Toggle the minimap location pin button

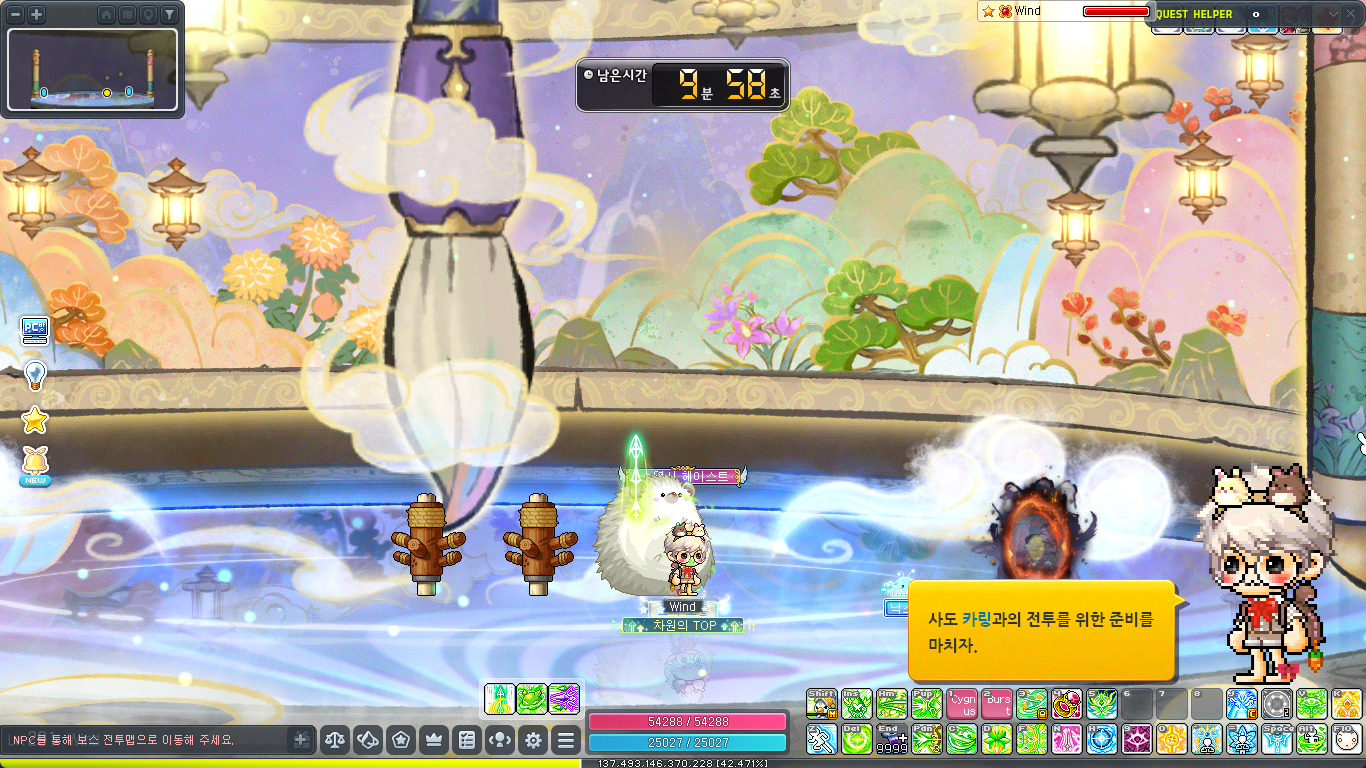click(148, 15)
